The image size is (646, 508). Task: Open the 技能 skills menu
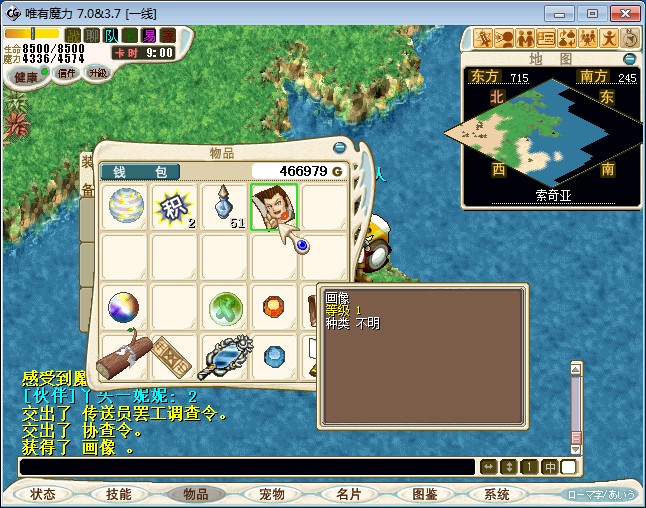(x=119, y=494)
